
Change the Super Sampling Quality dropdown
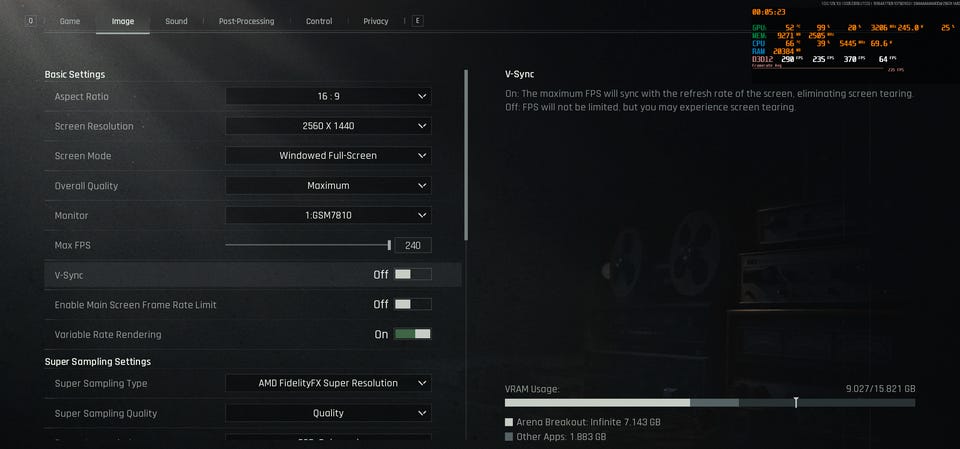[328, 413]
